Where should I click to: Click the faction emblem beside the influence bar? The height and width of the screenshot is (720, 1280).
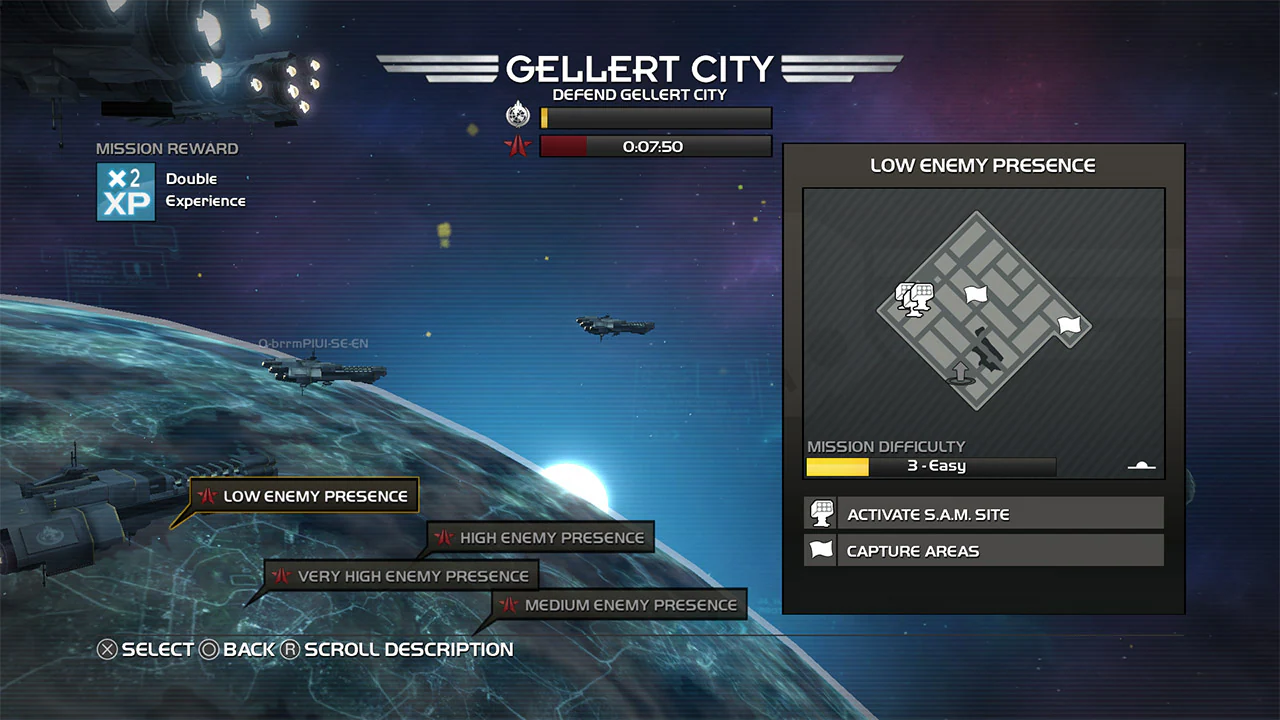[517, 114]
